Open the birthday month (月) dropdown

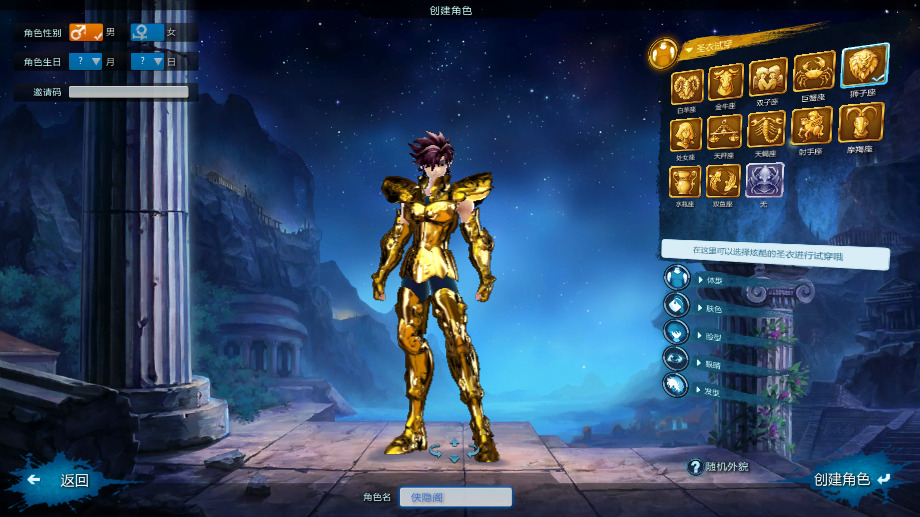(x=86, y=62)
